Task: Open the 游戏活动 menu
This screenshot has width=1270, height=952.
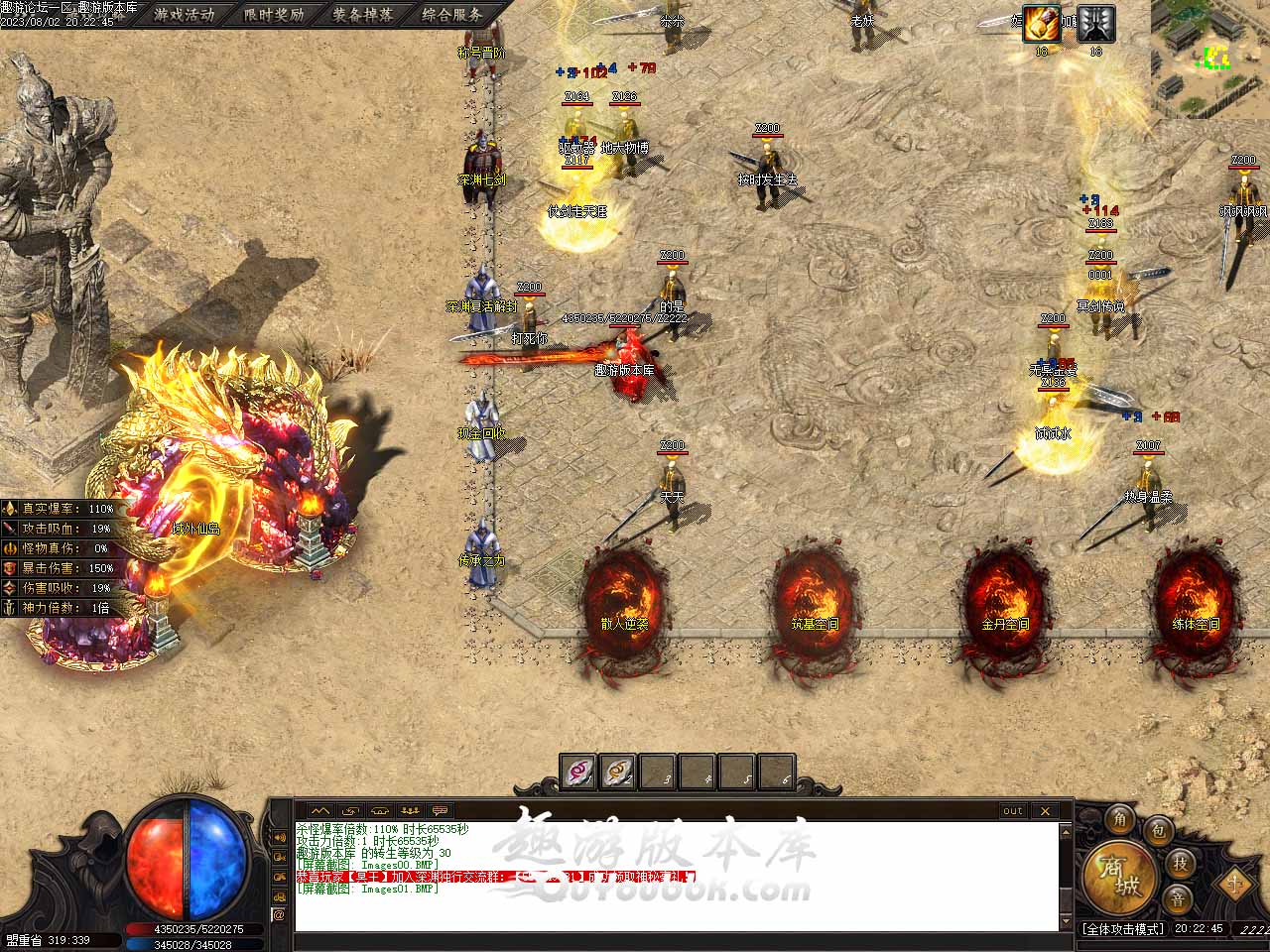Action: [x=185, y=14]
